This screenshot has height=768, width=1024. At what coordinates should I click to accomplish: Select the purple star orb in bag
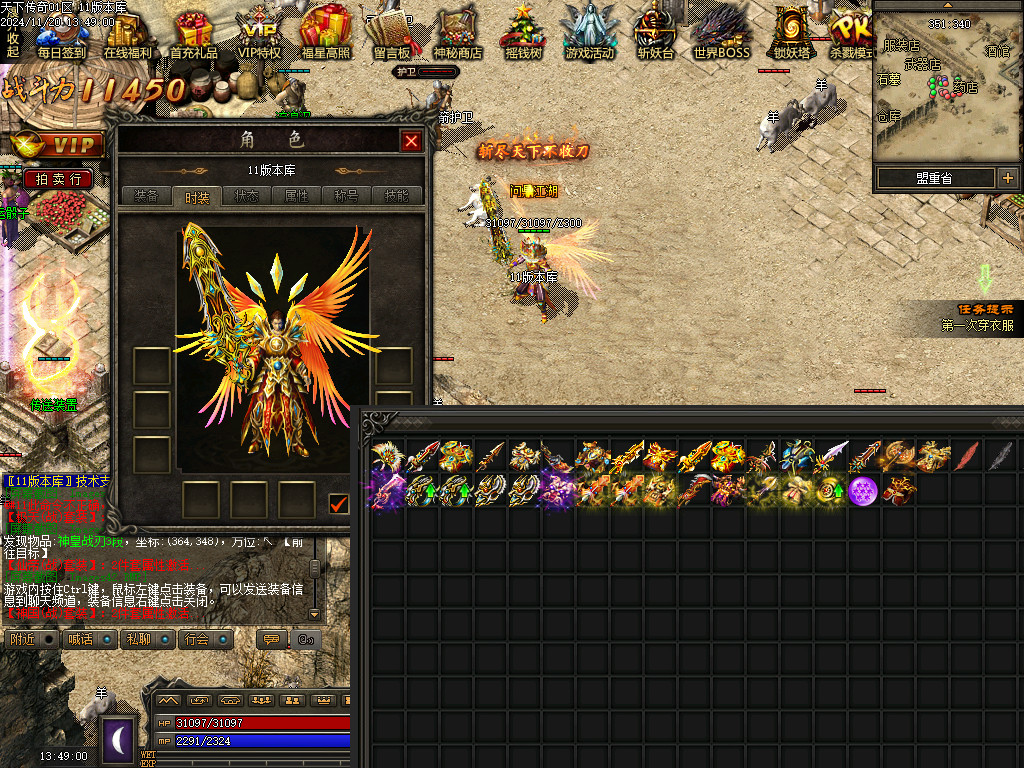(x=863, y=490)
